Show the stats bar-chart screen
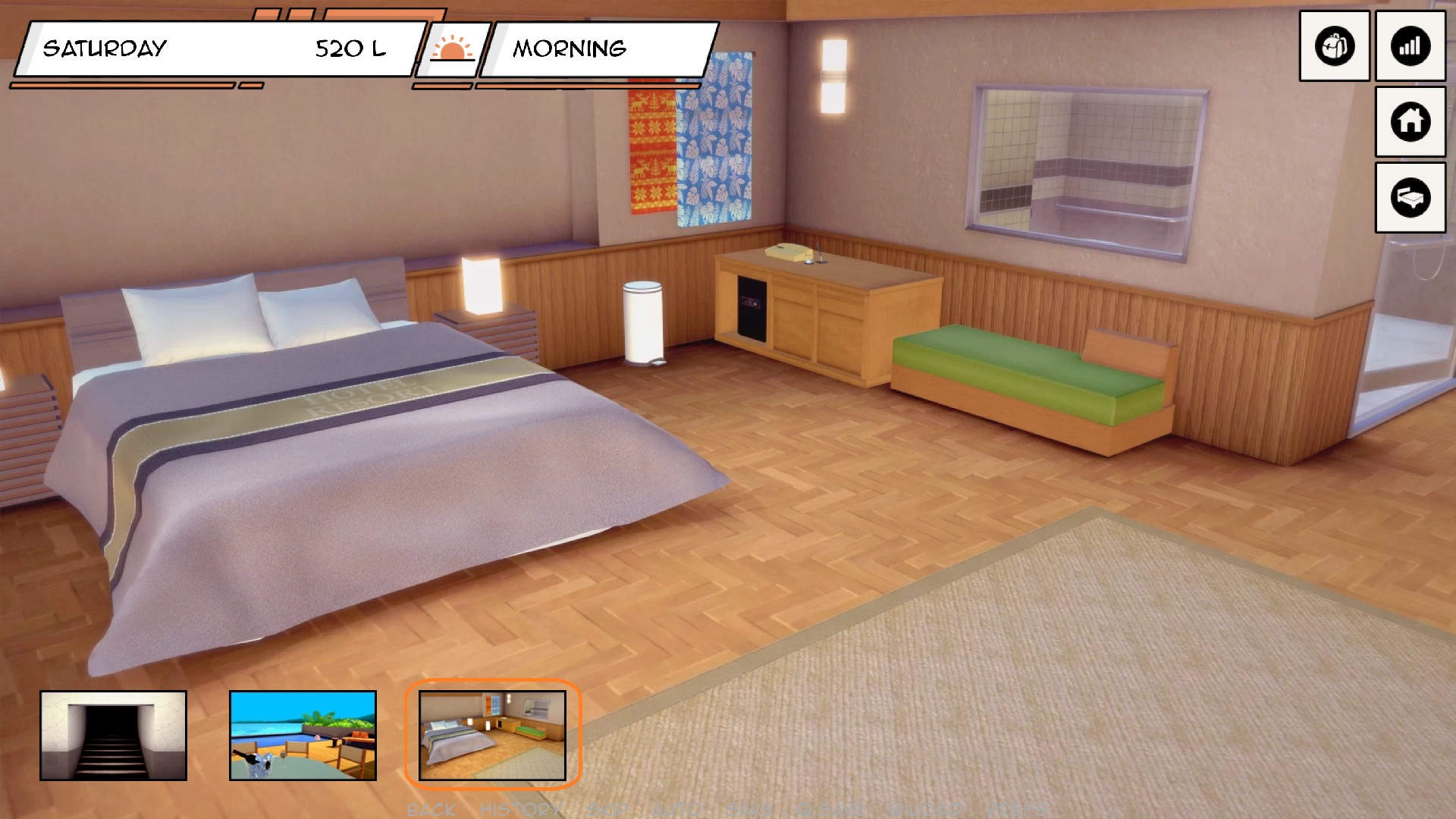 coord(1410,46)
